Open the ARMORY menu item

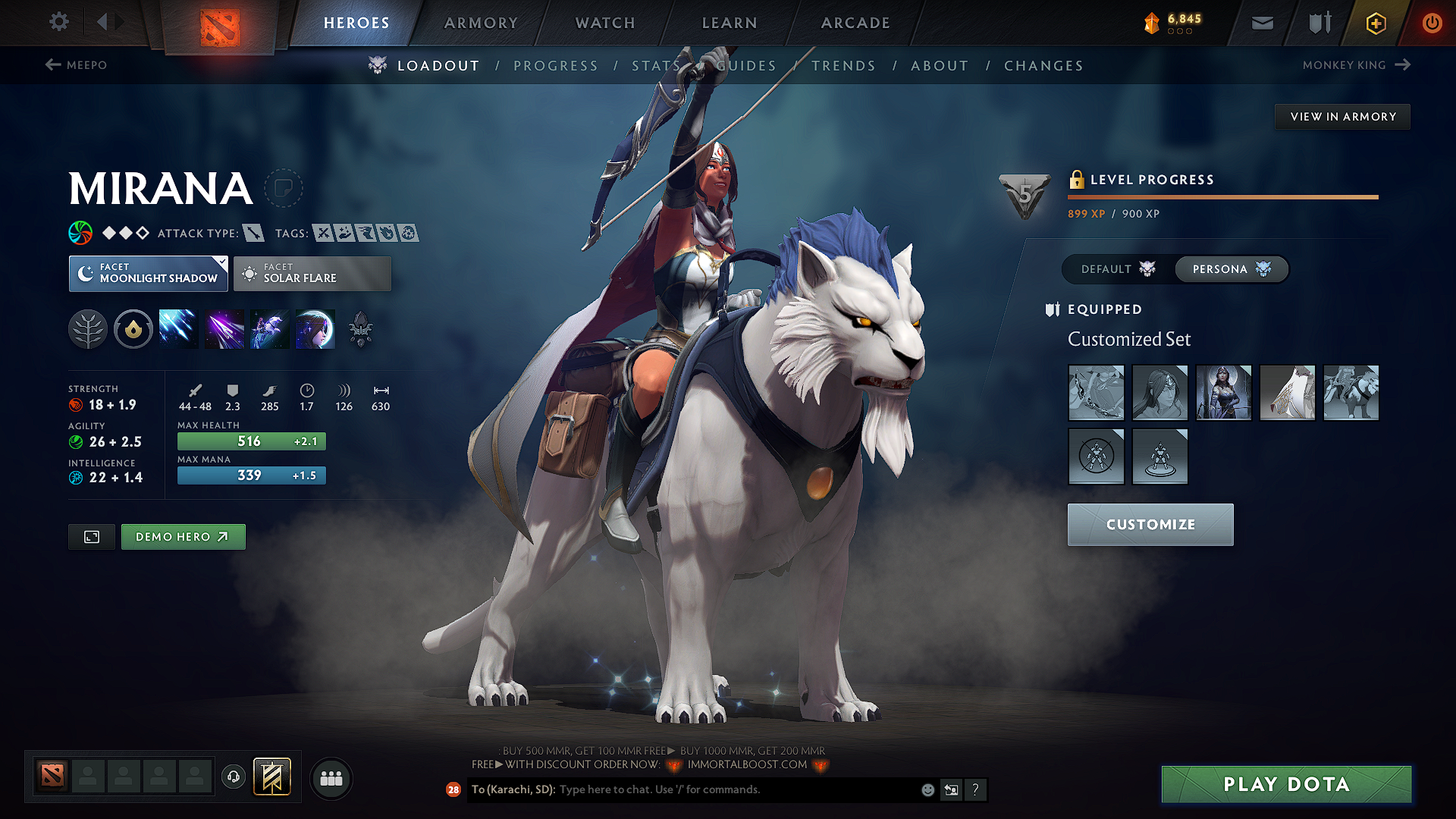click(481, 23)
